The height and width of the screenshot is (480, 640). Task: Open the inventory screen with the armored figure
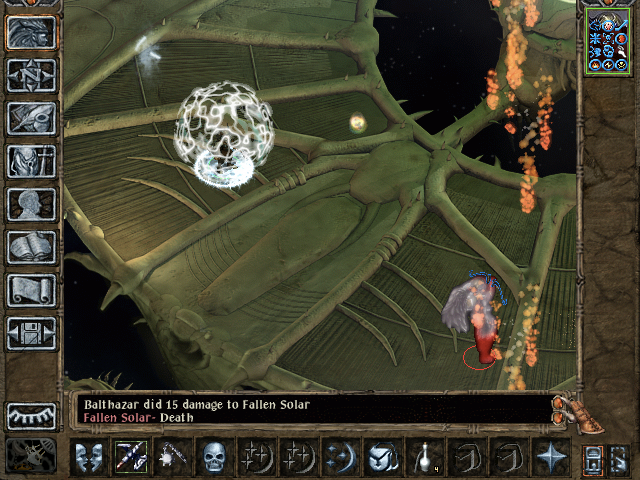(x=31, y=161)
